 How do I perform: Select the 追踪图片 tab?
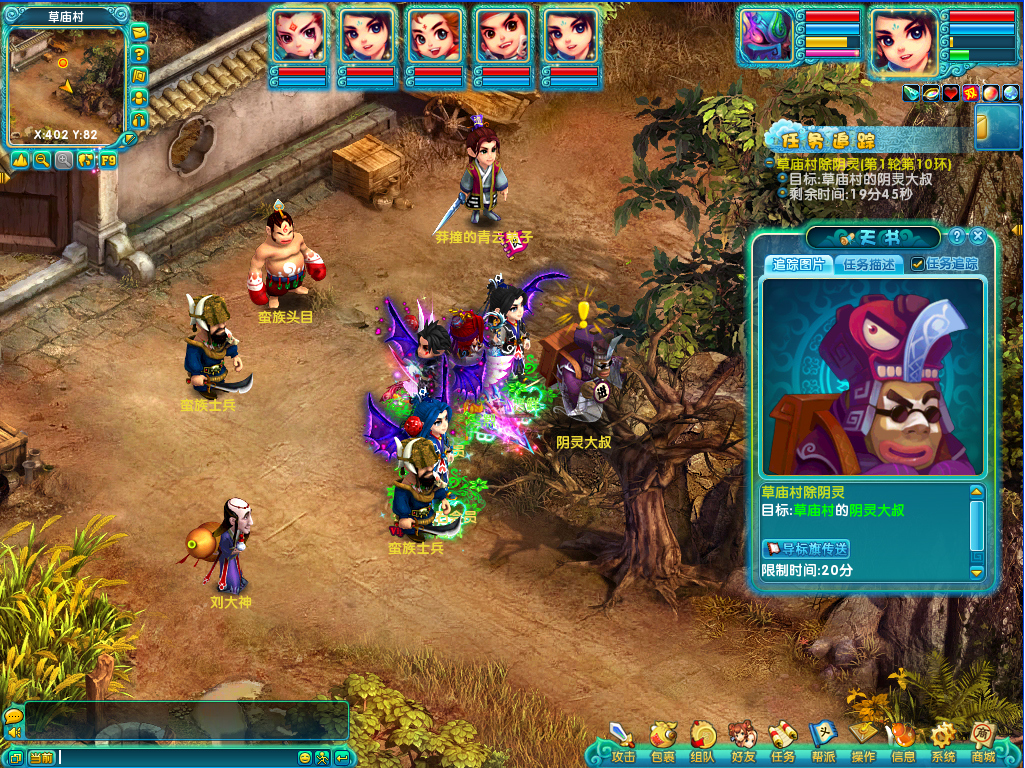coord(798,264)
